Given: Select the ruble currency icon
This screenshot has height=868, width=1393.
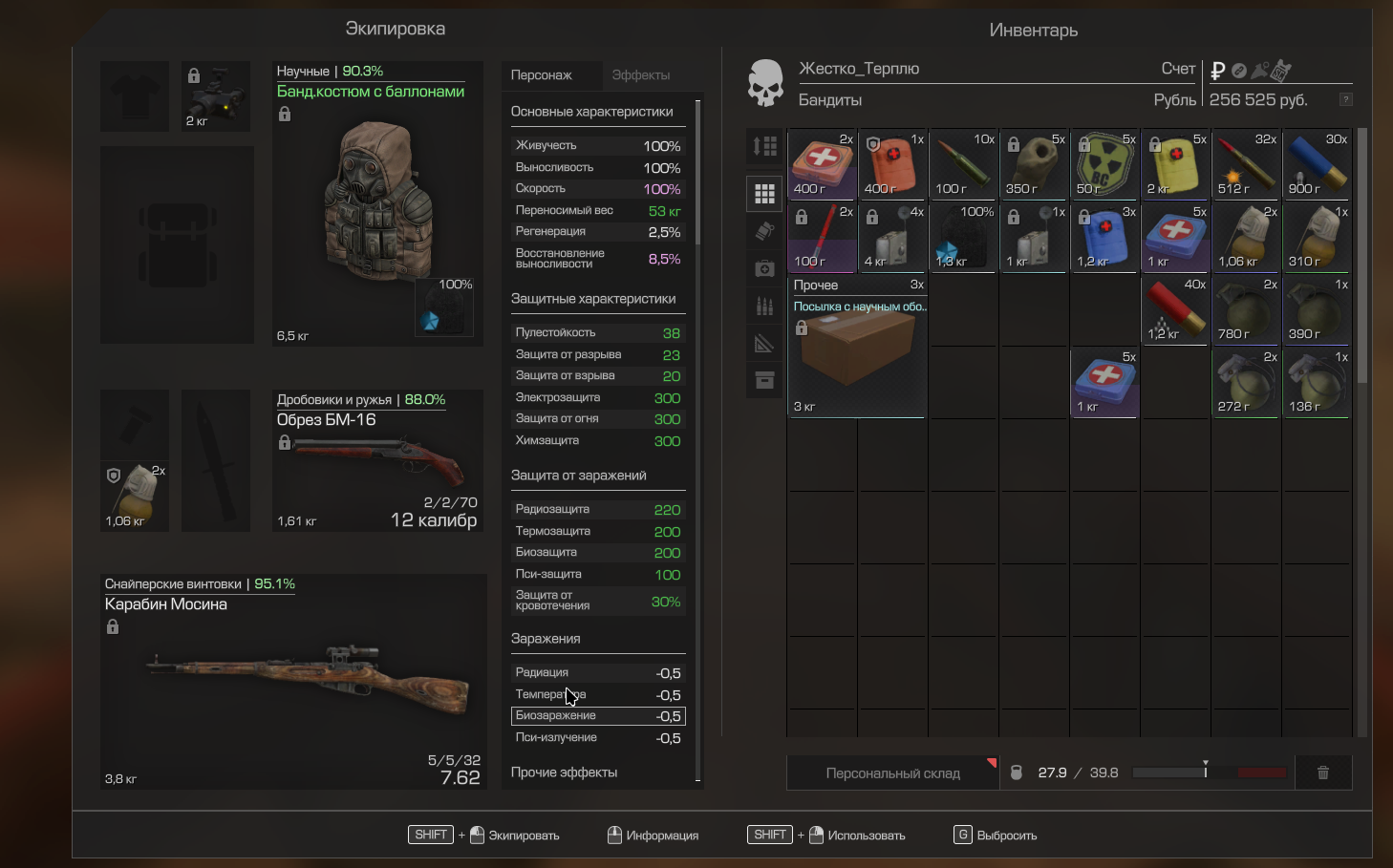Looking at the screenshot, I should (1217, 71).
